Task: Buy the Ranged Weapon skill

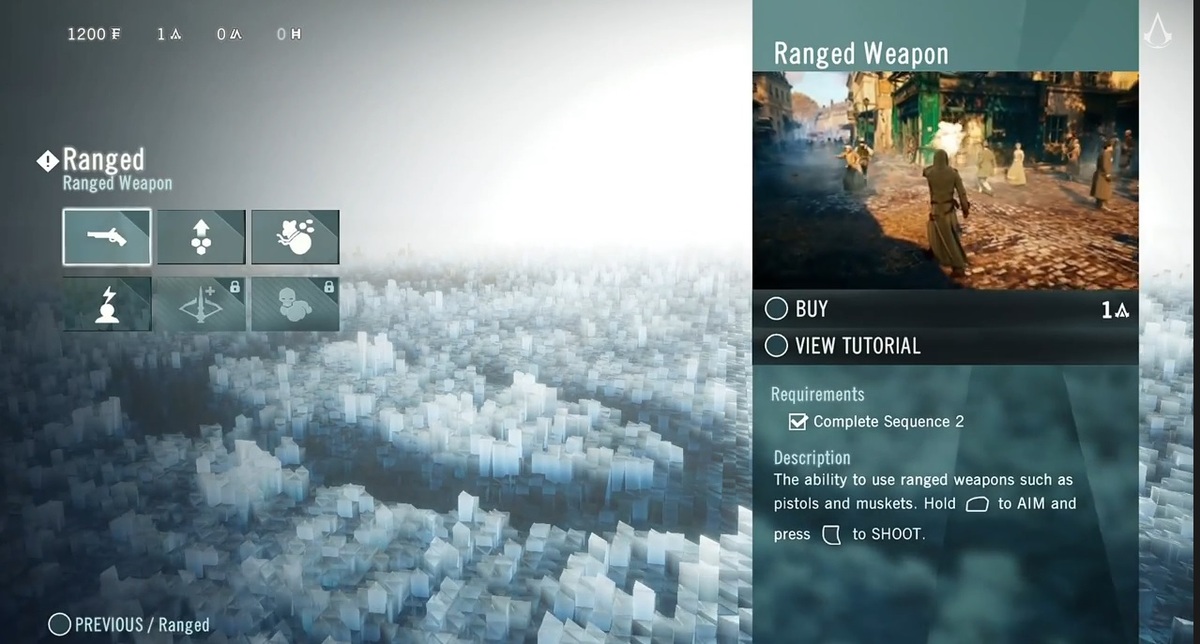Action: 811,309
